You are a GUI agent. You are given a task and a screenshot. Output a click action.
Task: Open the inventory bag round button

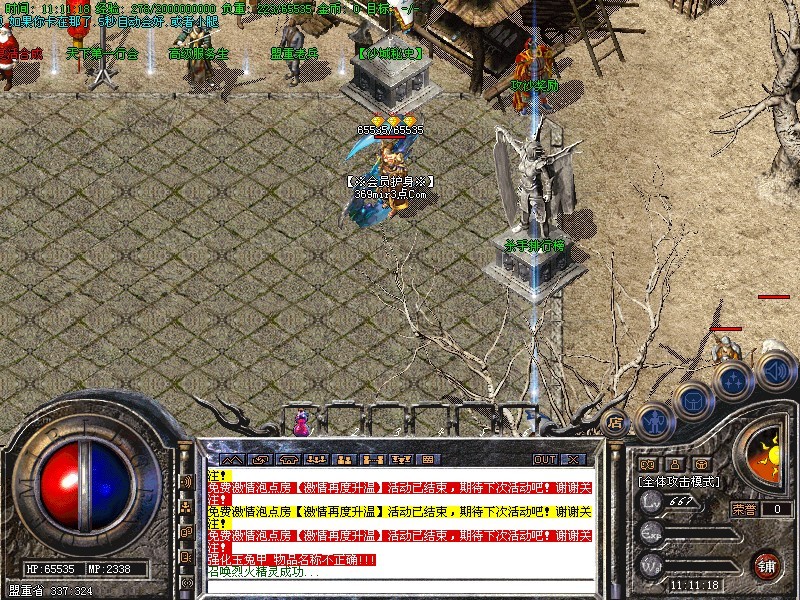point(691,402)
